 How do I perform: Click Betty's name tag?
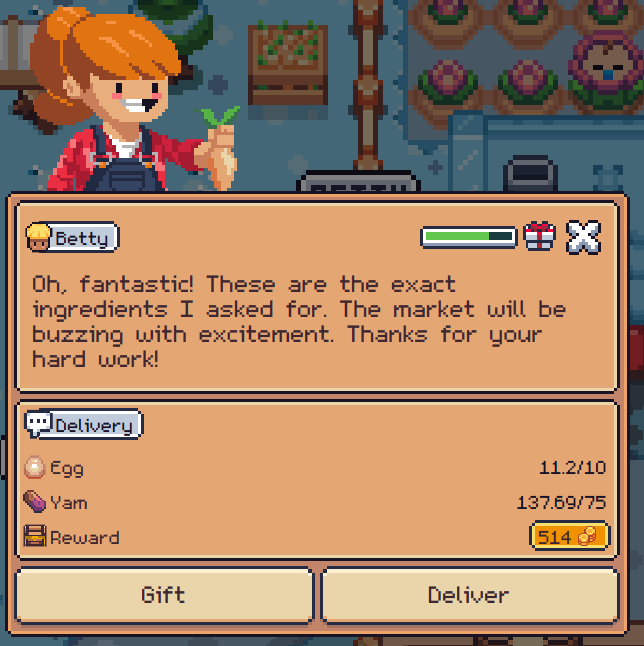click(x=72, y=238)
